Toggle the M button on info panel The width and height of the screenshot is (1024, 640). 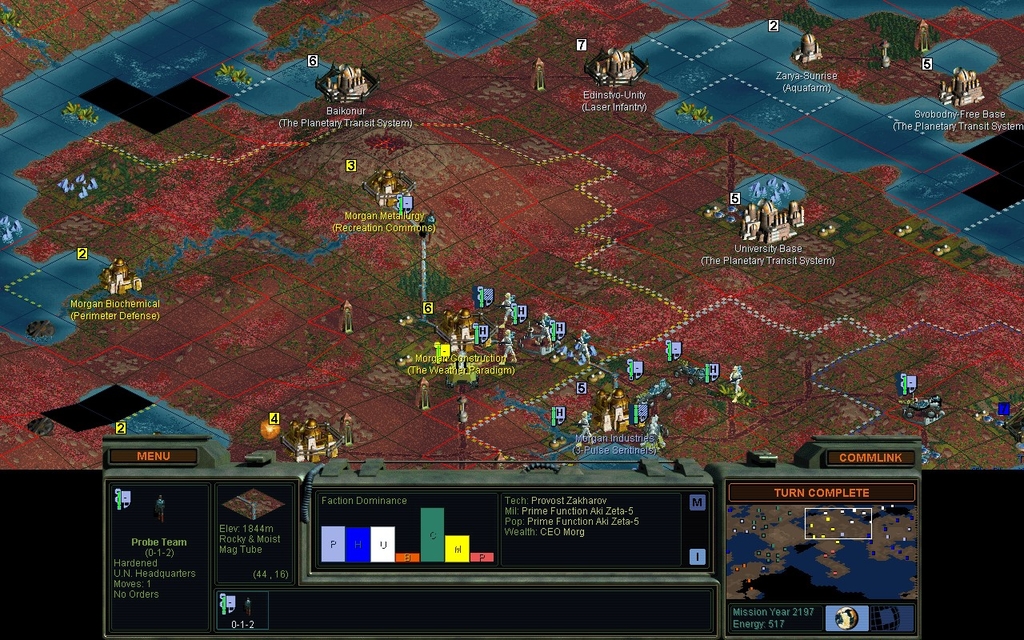[x=697, y=503]
